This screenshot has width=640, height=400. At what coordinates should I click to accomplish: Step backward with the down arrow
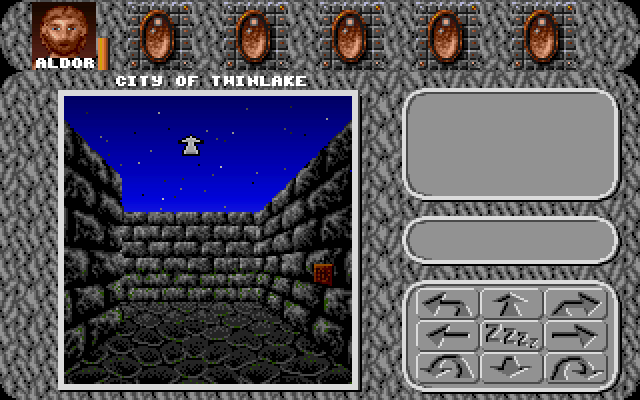511,366
